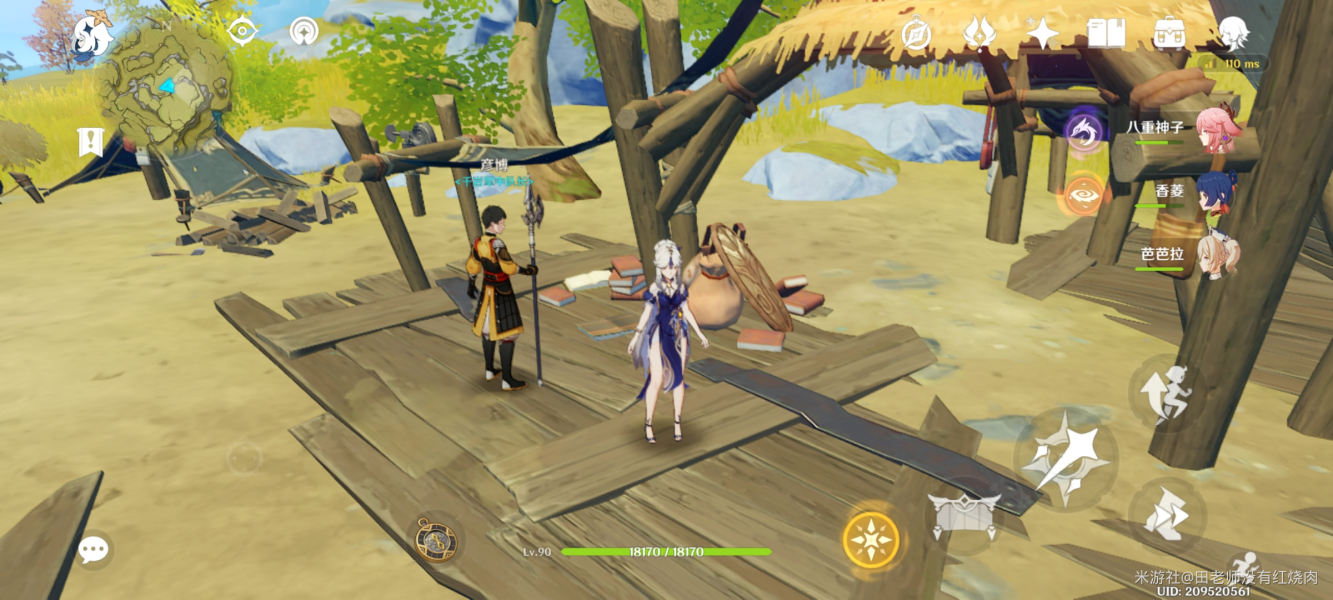1333x600 pixels.
Task: Open the compass icon in the top bar
Action: (916, 34)
